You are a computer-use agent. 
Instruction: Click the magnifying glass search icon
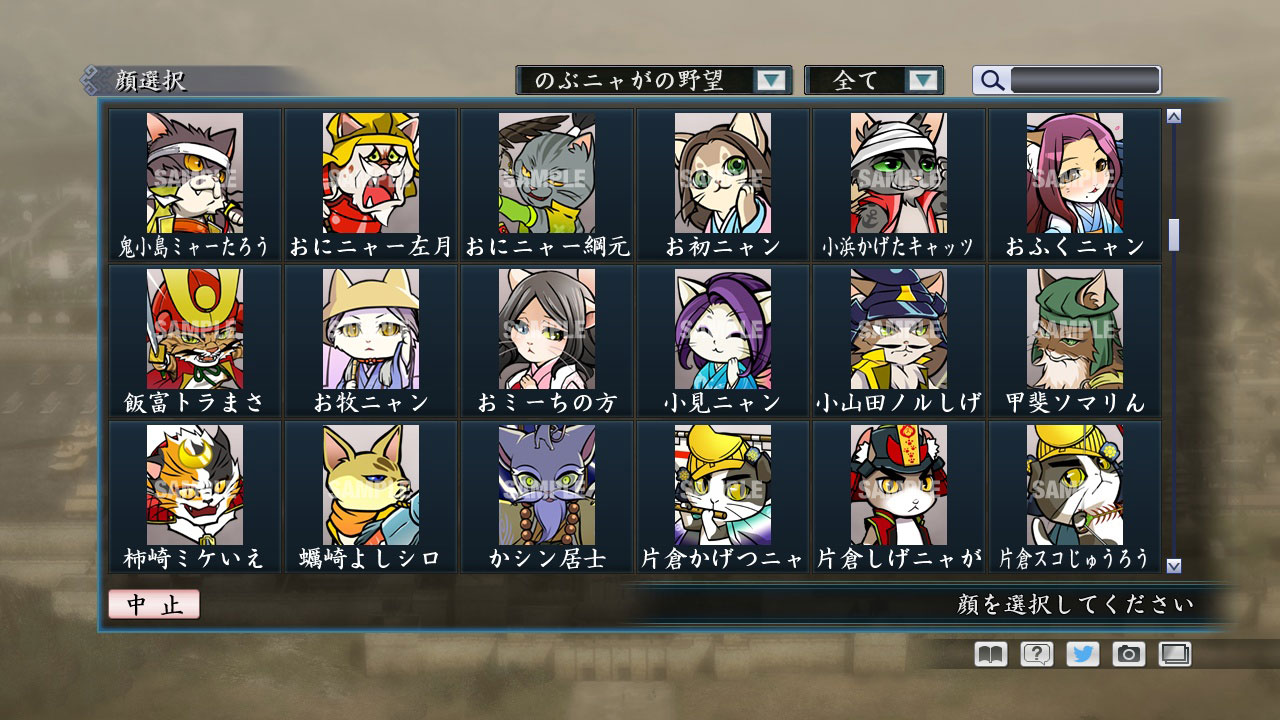tap(991, 80)
